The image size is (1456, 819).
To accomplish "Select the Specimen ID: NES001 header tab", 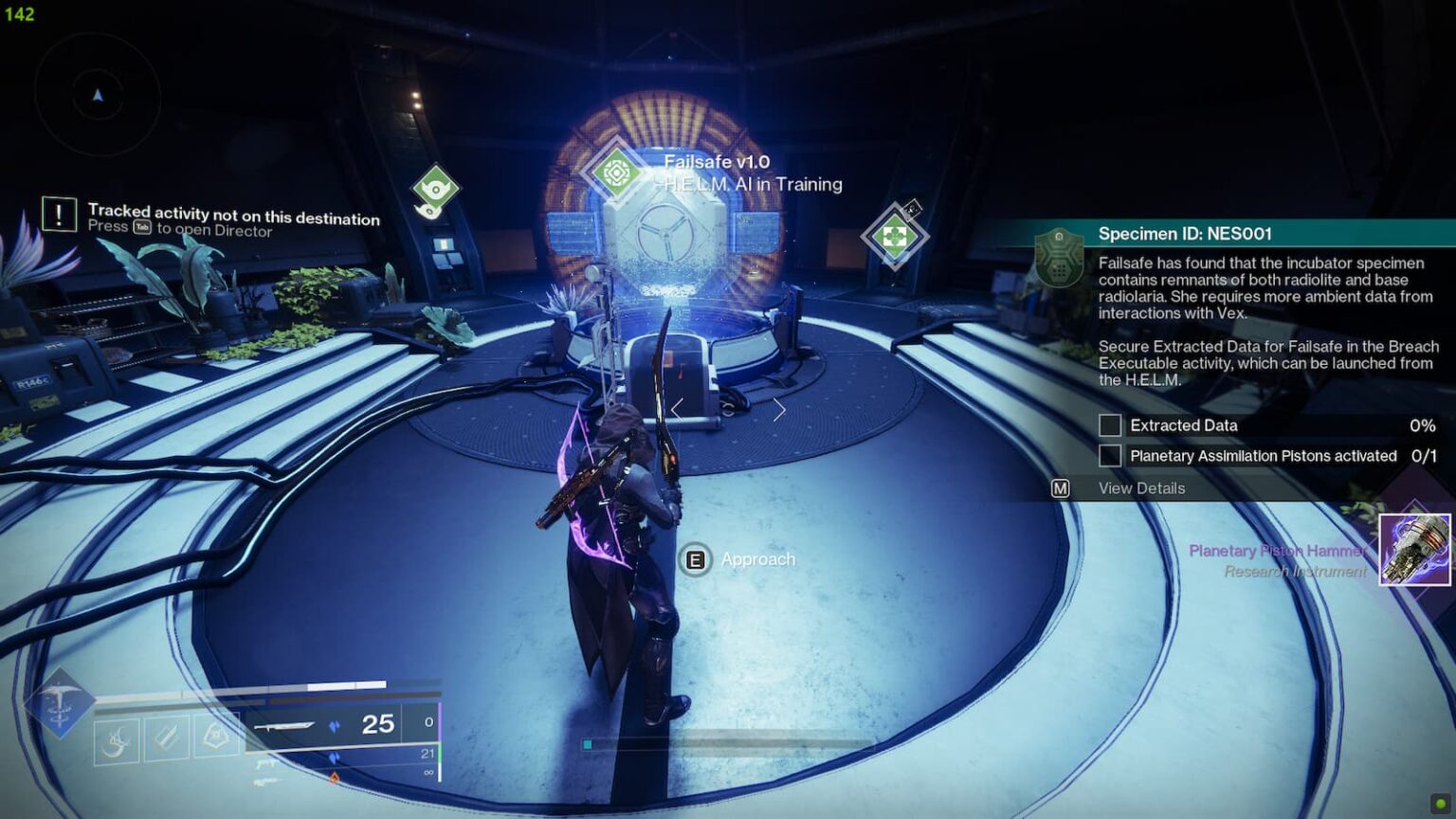I will [x=1185, y=232].
